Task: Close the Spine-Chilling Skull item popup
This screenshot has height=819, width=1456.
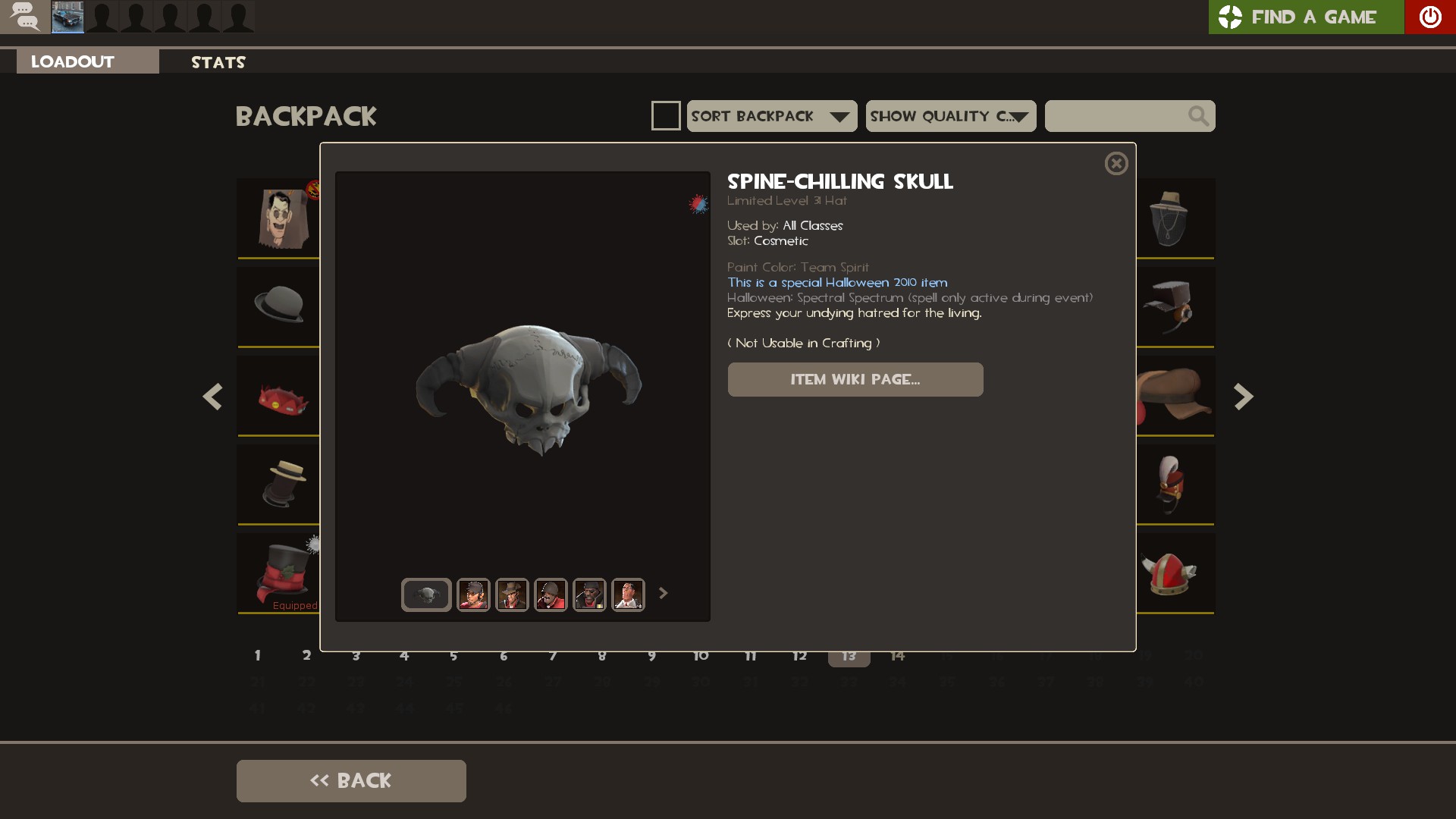Action: (1116, 164)
